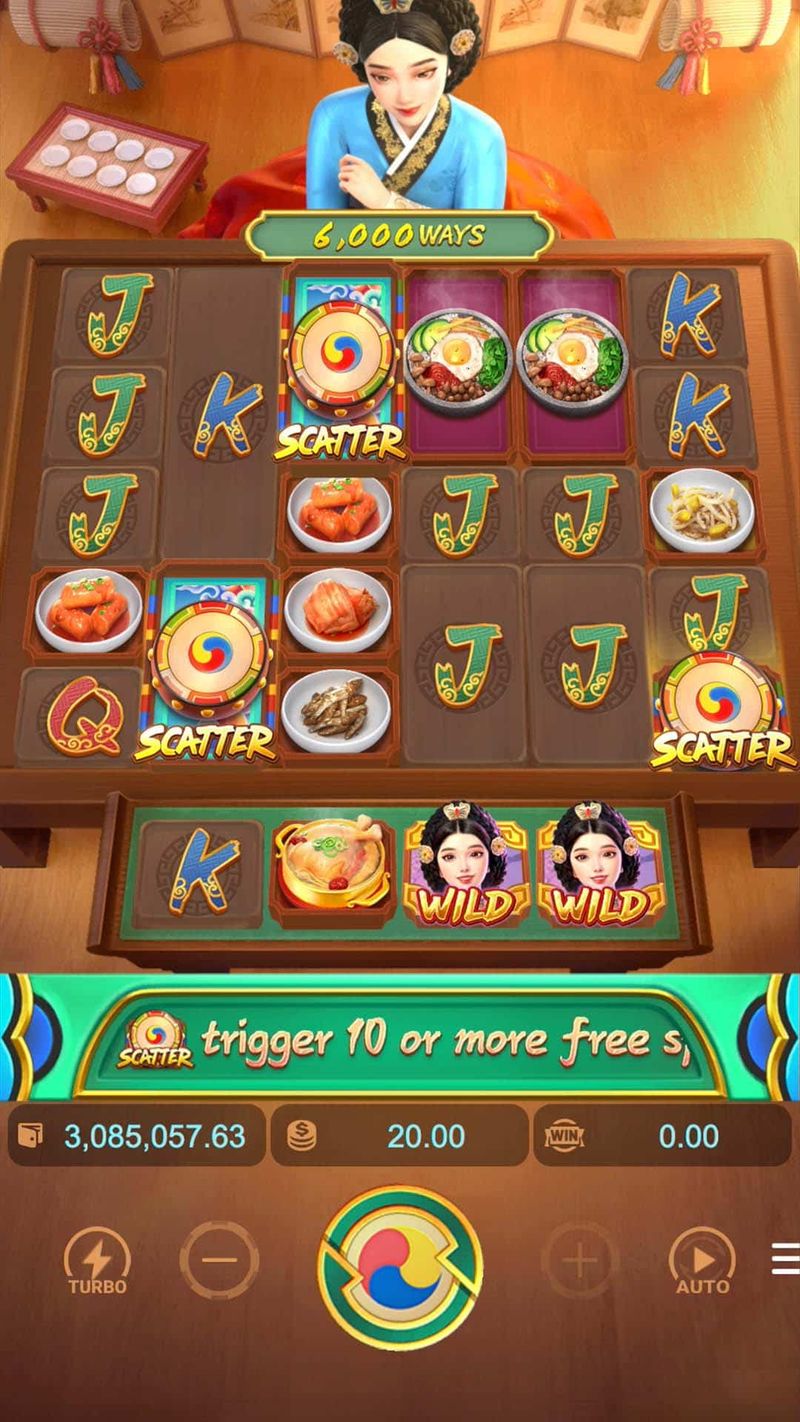Open bet options via the coin stack
The width and height of the screenshot is (800, 1422).
pyautogui.click(x=301, y=1136)
